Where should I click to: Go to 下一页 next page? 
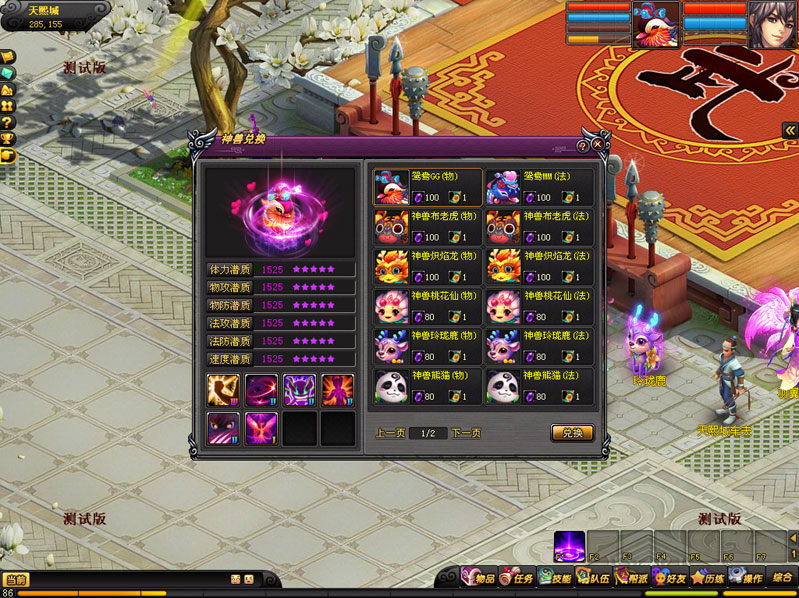(466, 433)
